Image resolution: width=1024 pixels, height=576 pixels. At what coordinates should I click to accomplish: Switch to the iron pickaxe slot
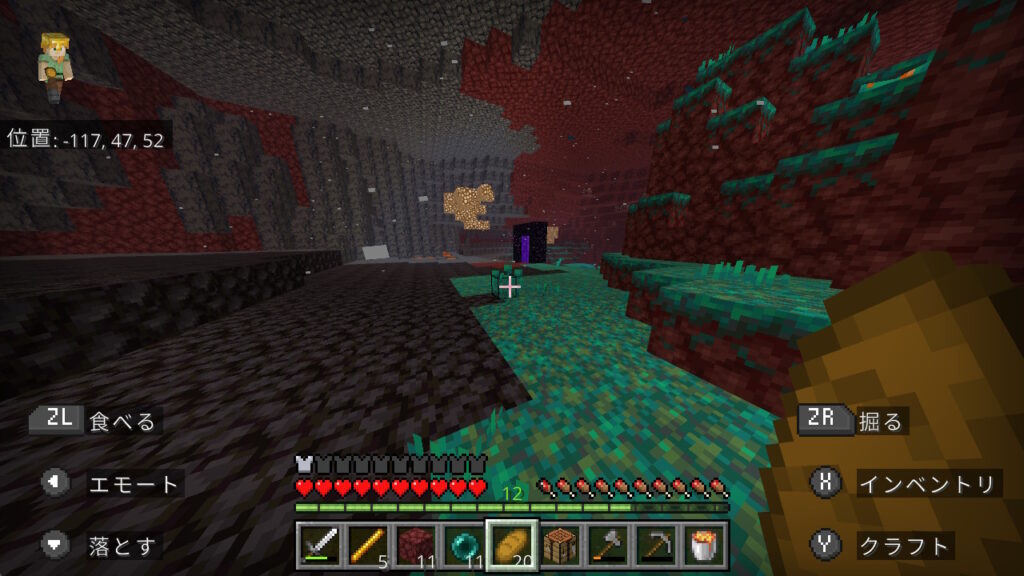tap(656, 546)
